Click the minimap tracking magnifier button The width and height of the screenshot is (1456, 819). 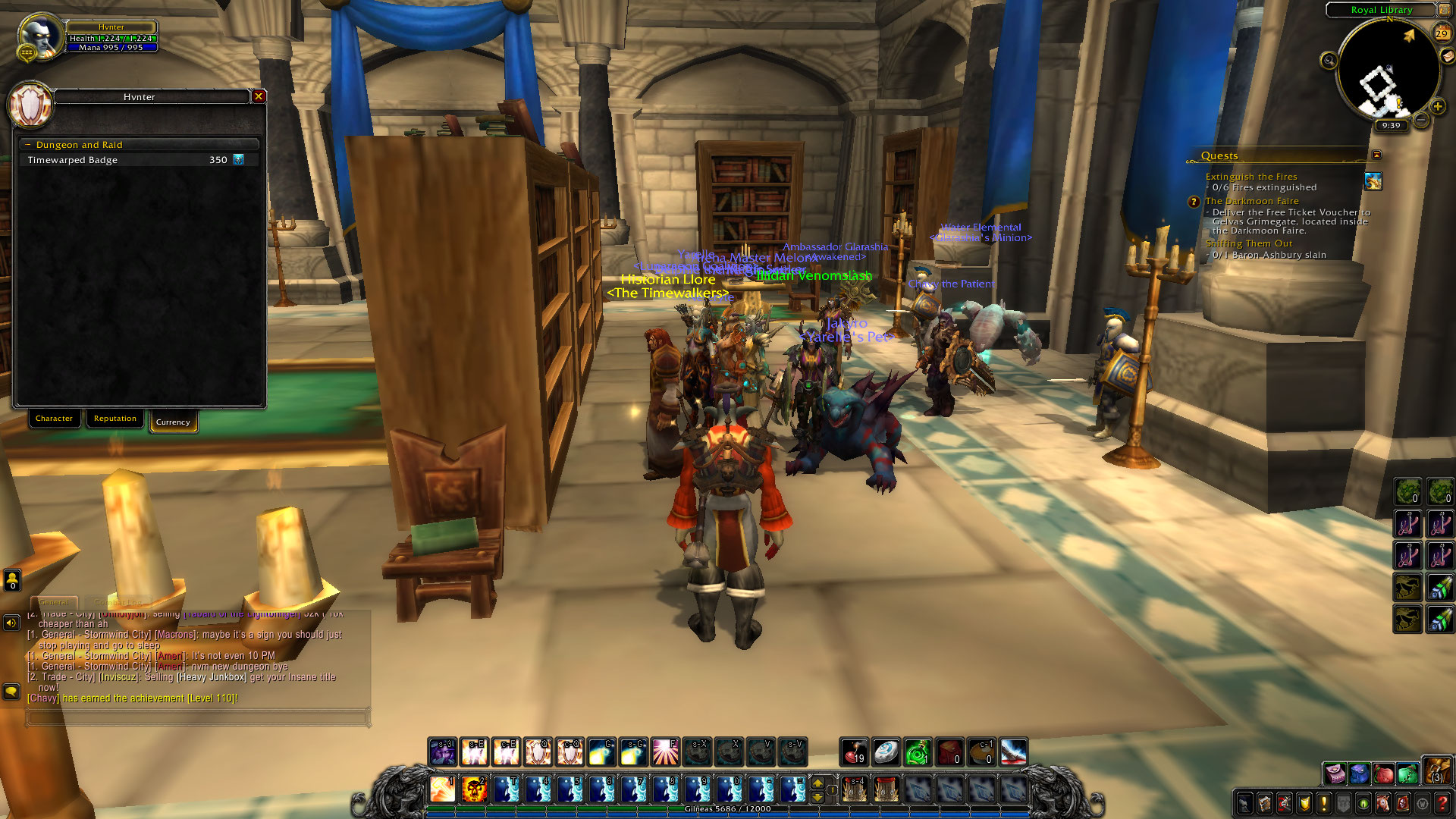point(1329,61)
